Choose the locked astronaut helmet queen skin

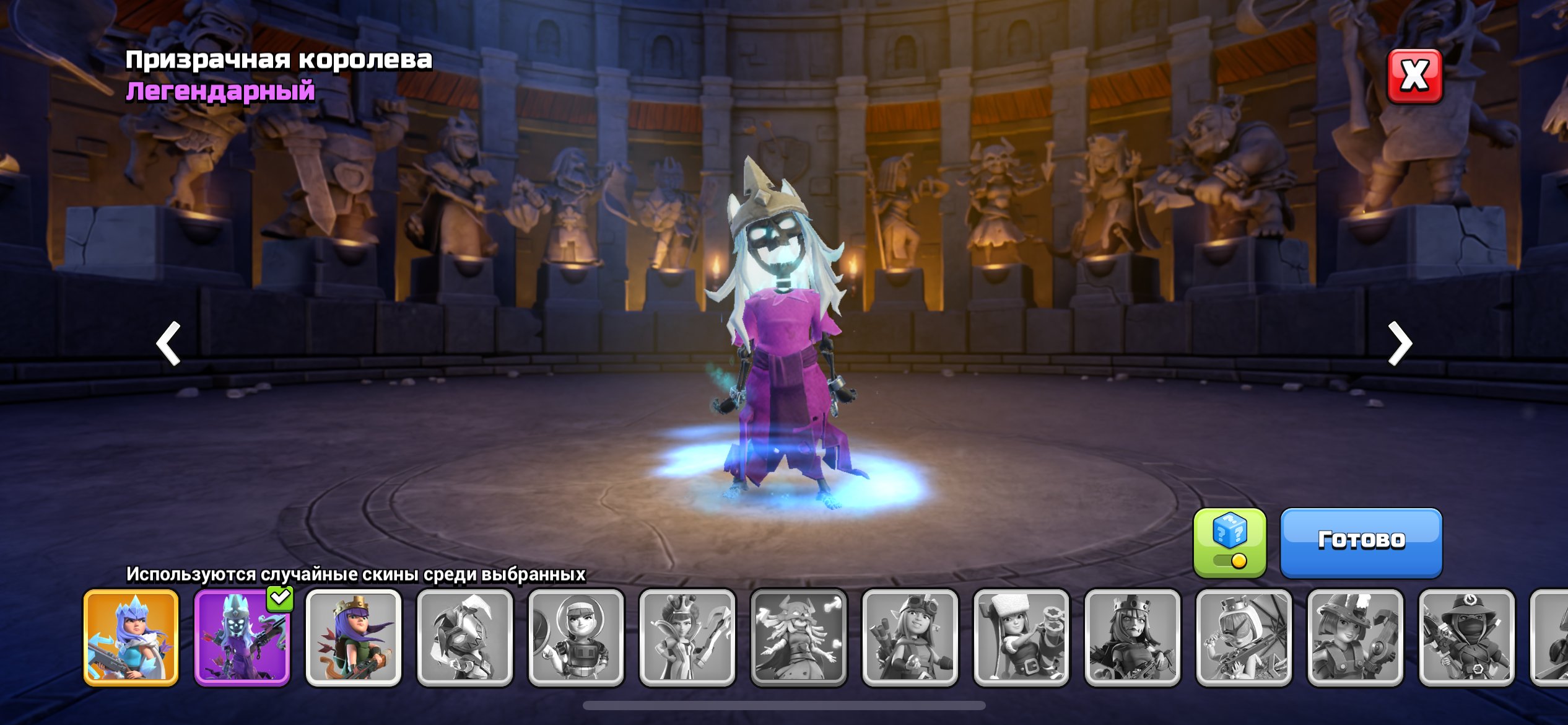pos(576,638)
